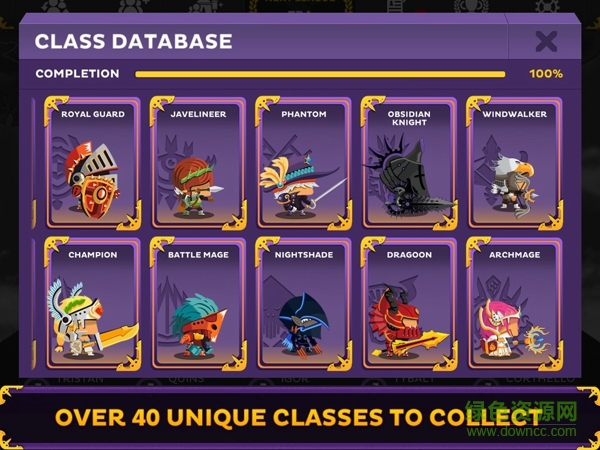Choose the Dragoon class card
The height and width of the screenshot is (450, 600).
point(408,305)
